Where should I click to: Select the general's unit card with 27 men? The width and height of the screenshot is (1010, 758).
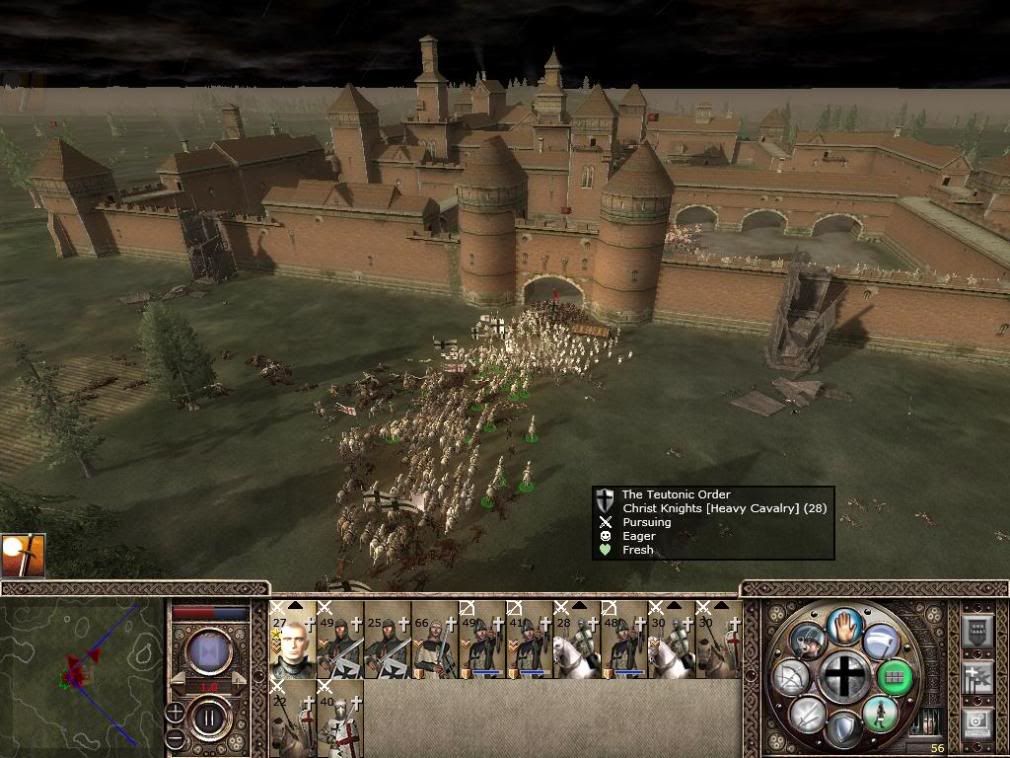[x=292, y=640]
